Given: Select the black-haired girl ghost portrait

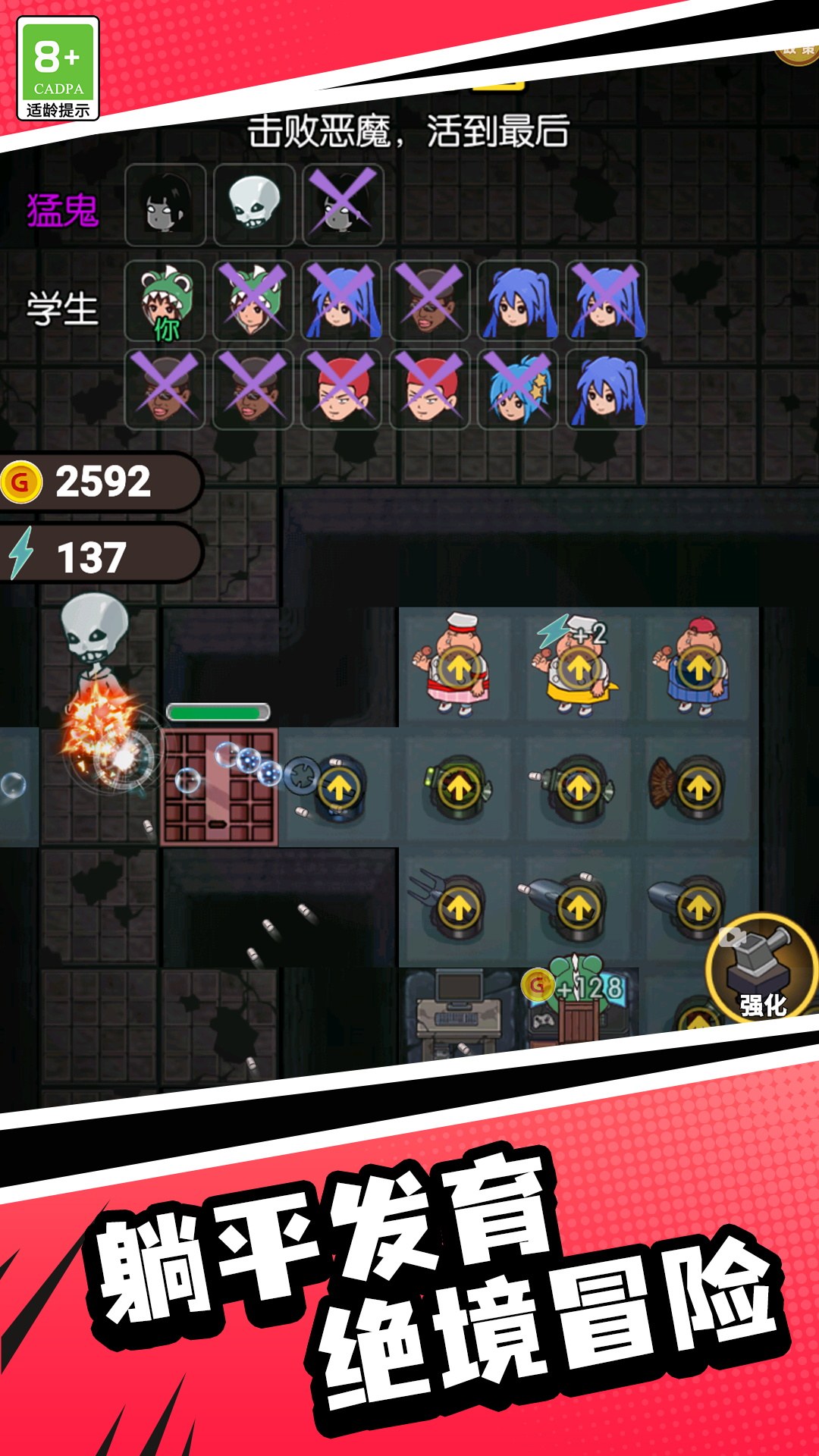Looking at the screenshot, I should tap(165, 204).
